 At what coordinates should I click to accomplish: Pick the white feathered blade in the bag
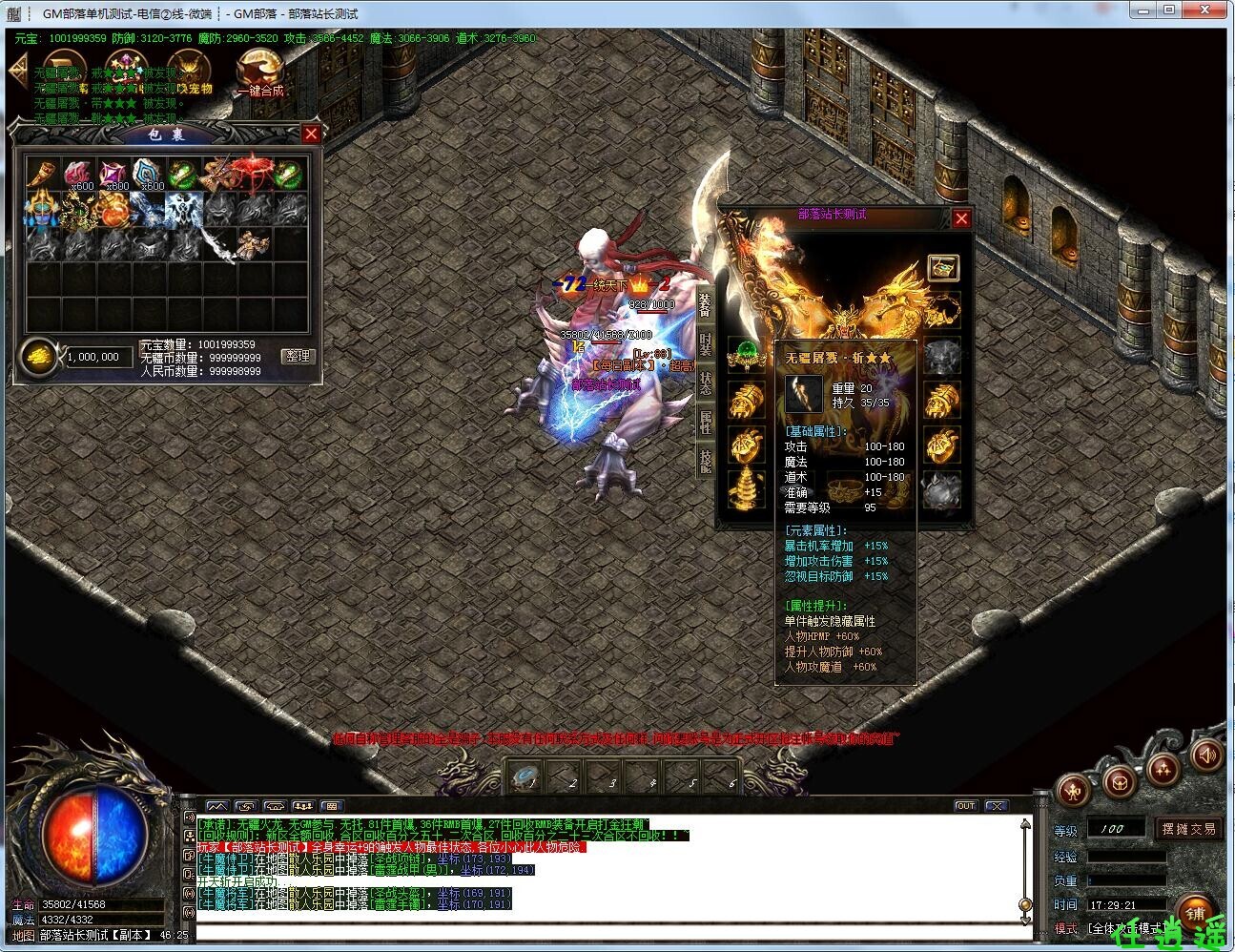tap(216, 245)
